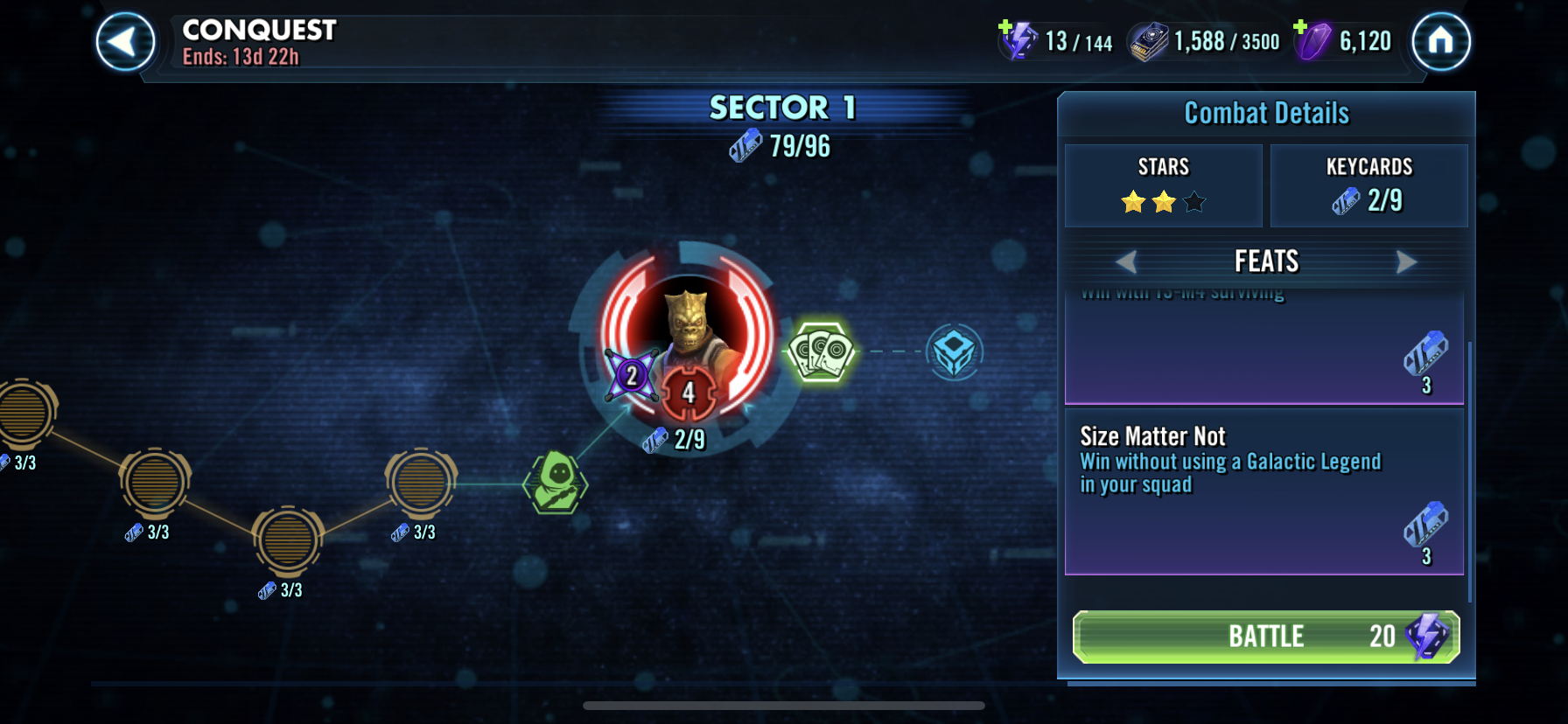Viewport: 1568px width, 724px height.
Task: Select the blue supply crate node
Action: point(954,352)
